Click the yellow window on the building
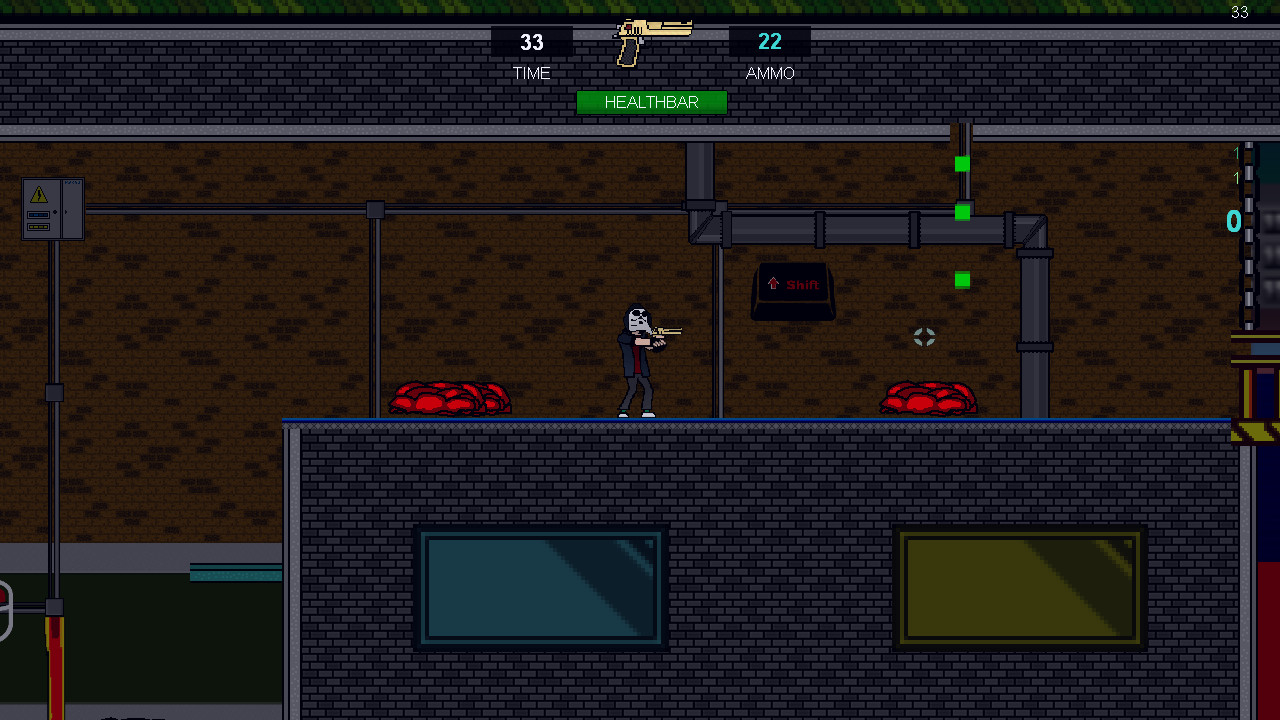This screenshot has width=1280, height=720. click(x=1020, y=588)
